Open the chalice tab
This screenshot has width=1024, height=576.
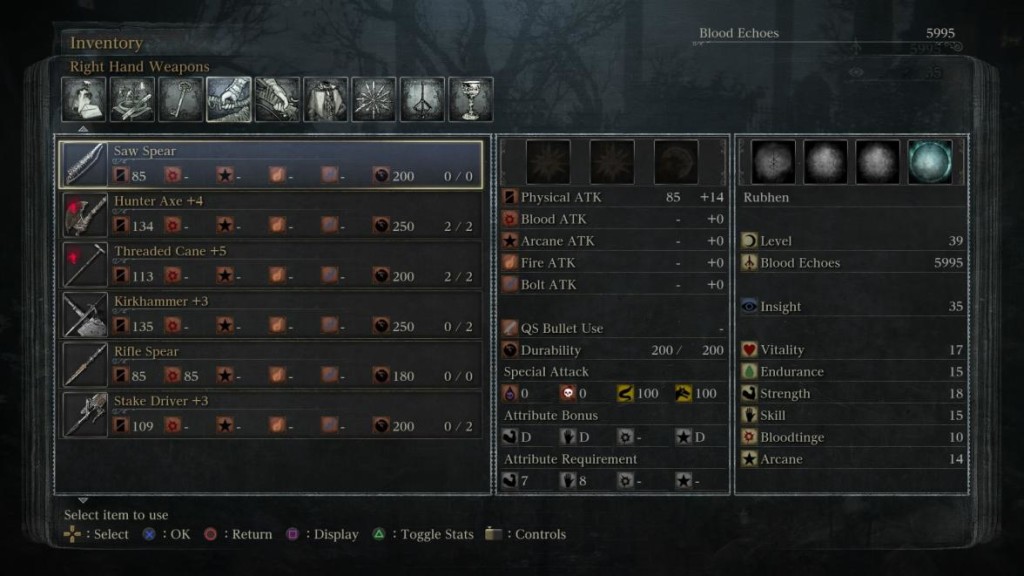tap(470, 99)
